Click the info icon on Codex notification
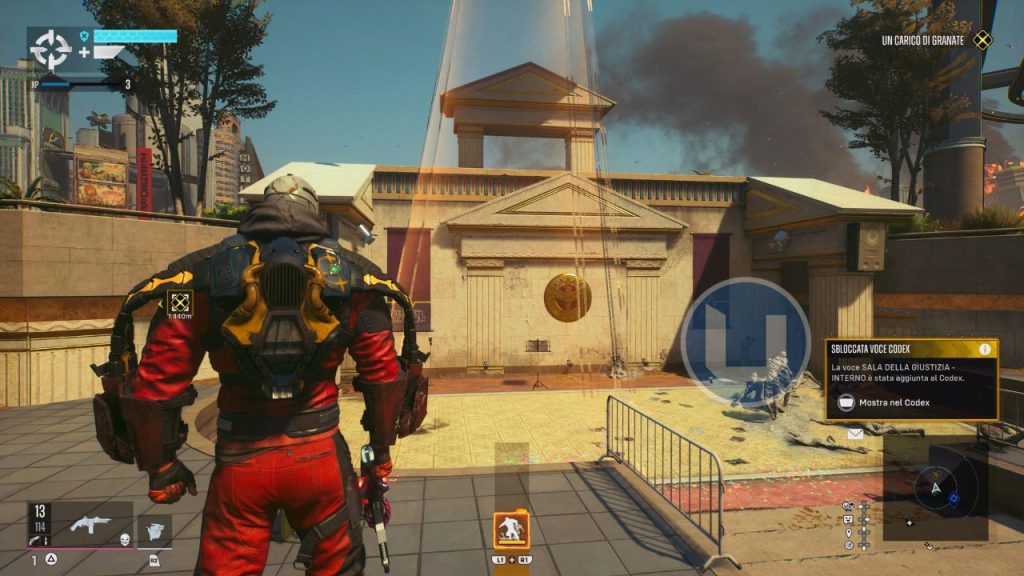This screenshot has height=576, width=1024. 985,349
